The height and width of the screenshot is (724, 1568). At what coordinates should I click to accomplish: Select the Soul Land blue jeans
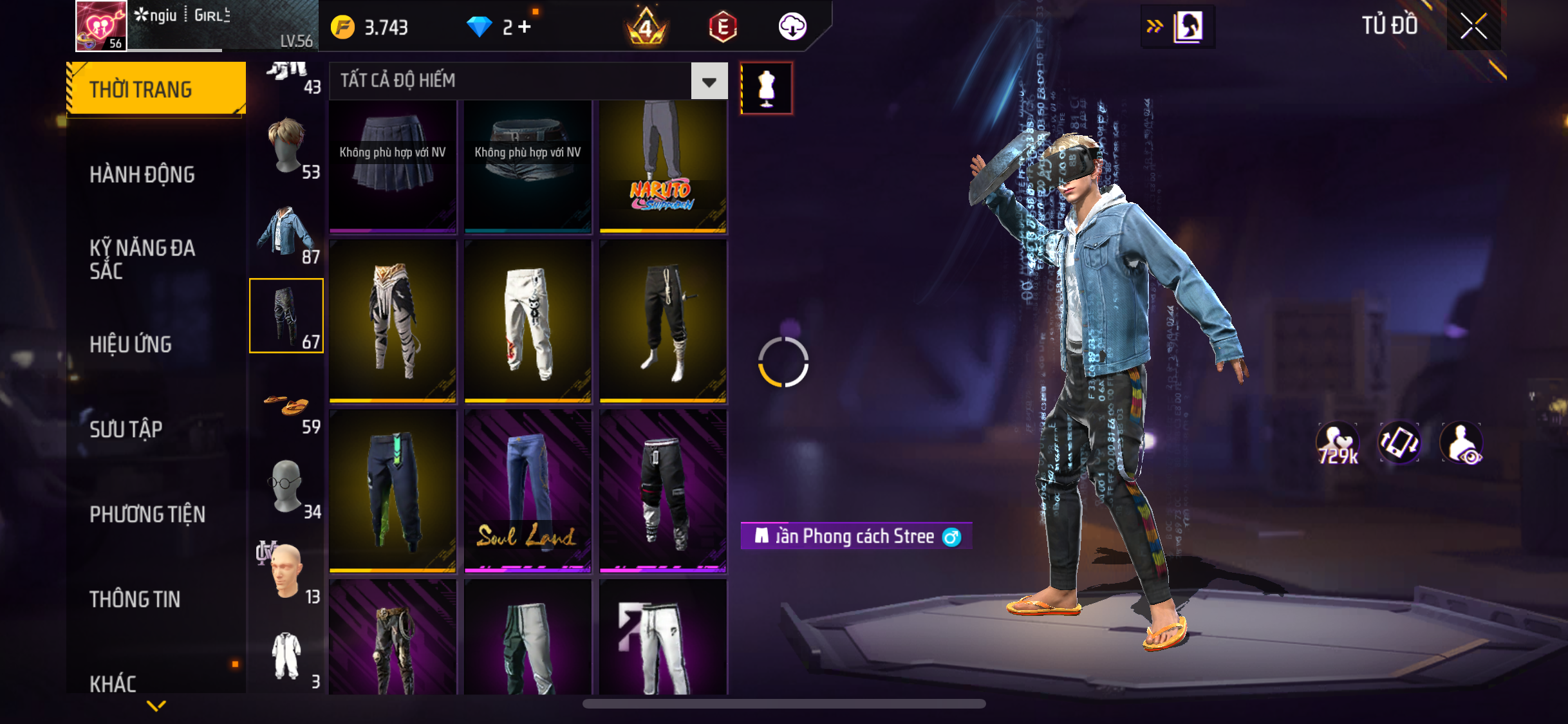click(x=528, y=491)
